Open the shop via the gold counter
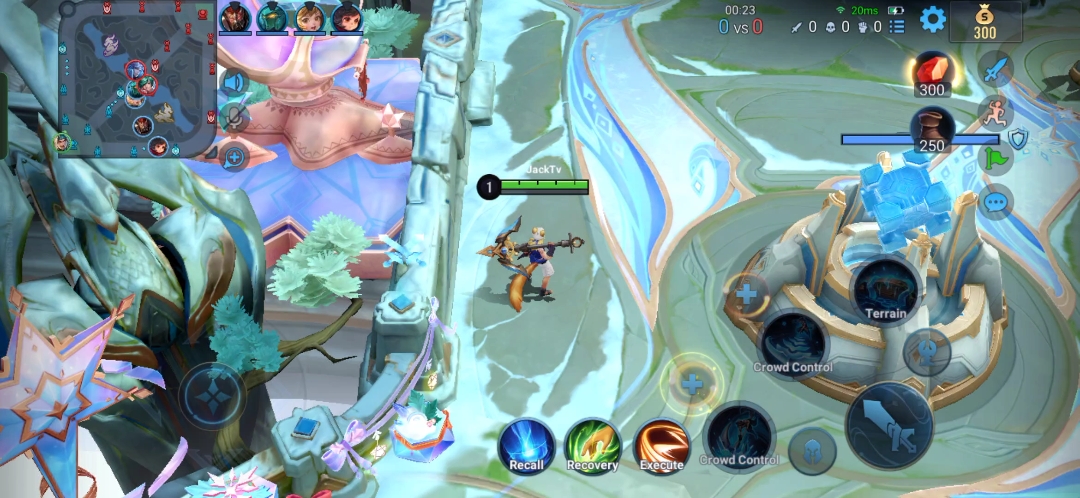 coord(985,21)
